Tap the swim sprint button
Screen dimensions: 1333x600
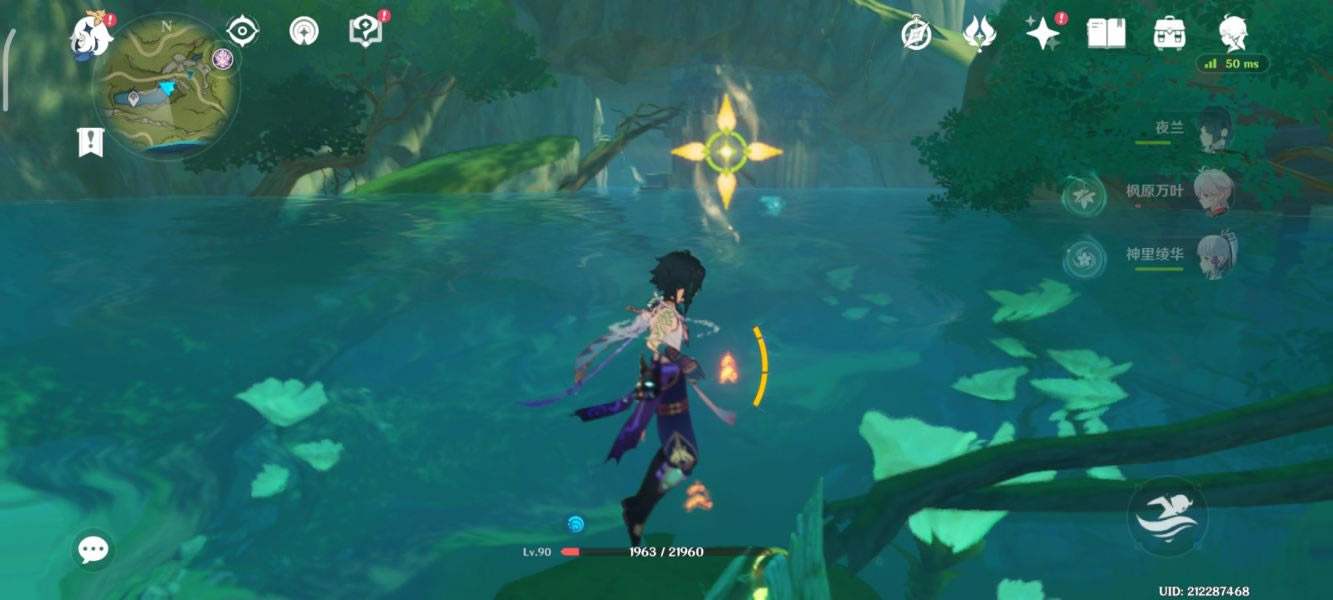coord(1168,515)
